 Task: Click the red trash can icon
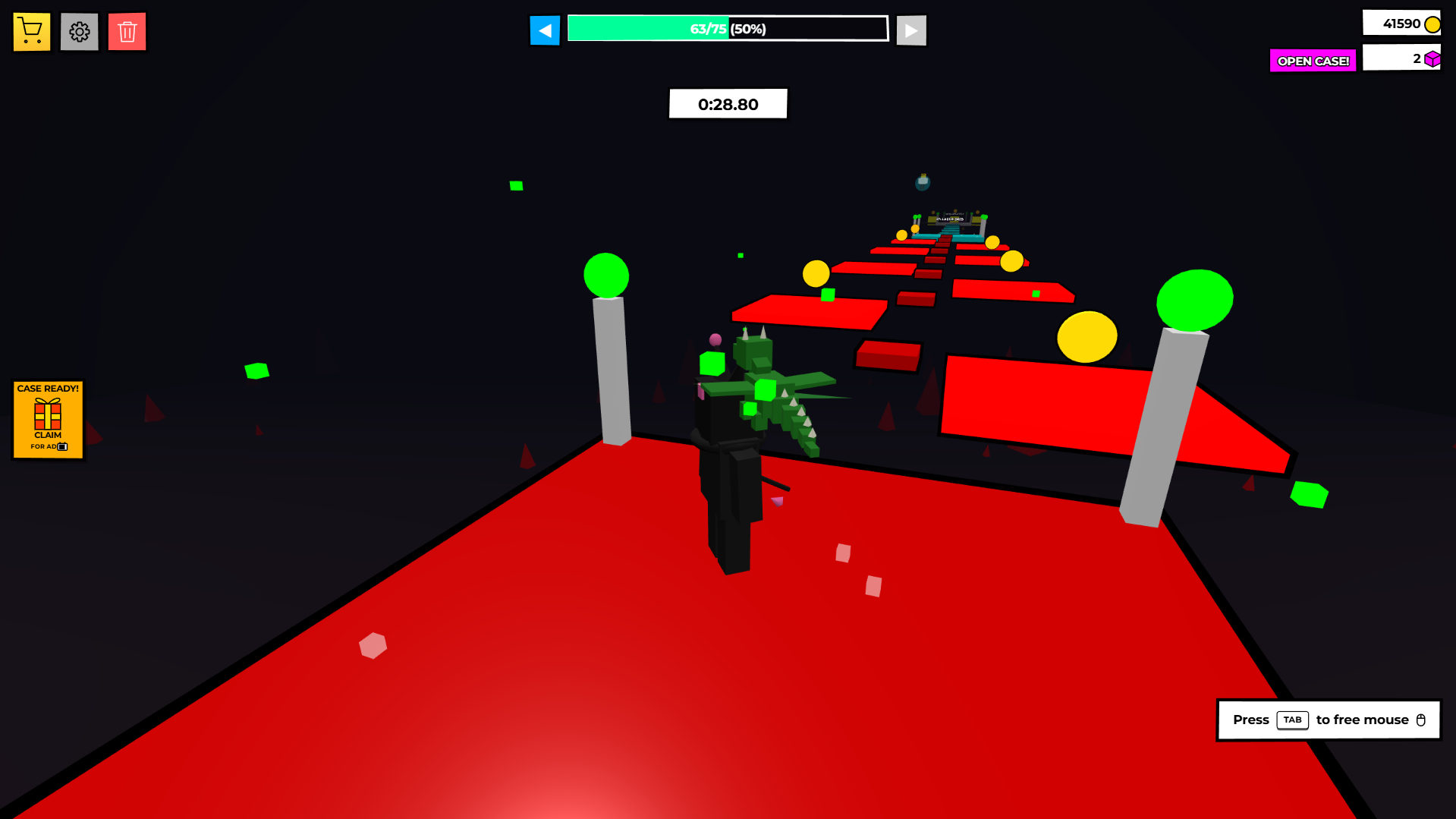[127, 31]
